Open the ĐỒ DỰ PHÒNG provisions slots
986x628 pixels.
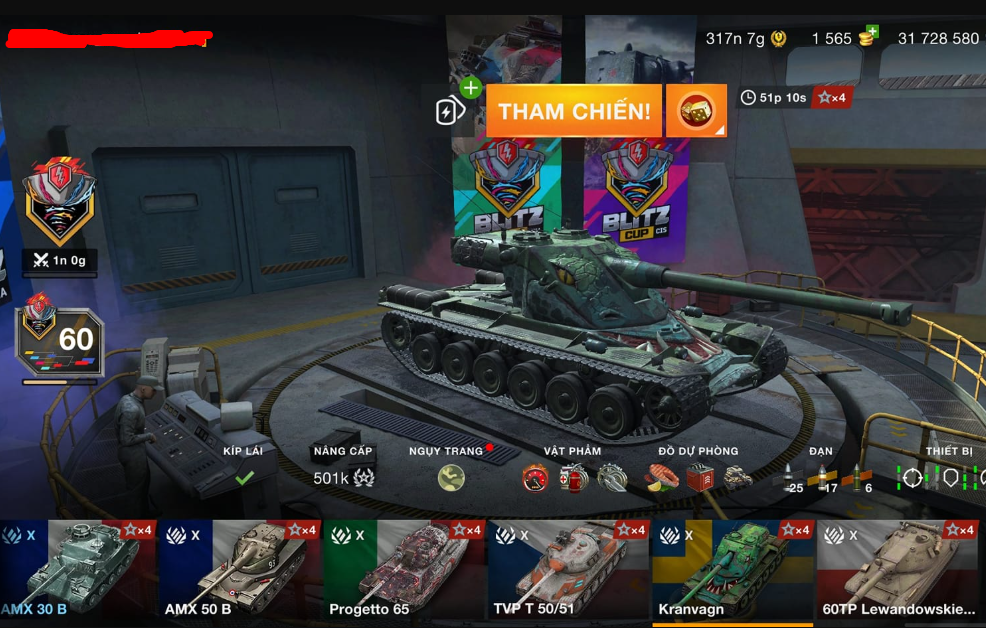tap(697, 472)
